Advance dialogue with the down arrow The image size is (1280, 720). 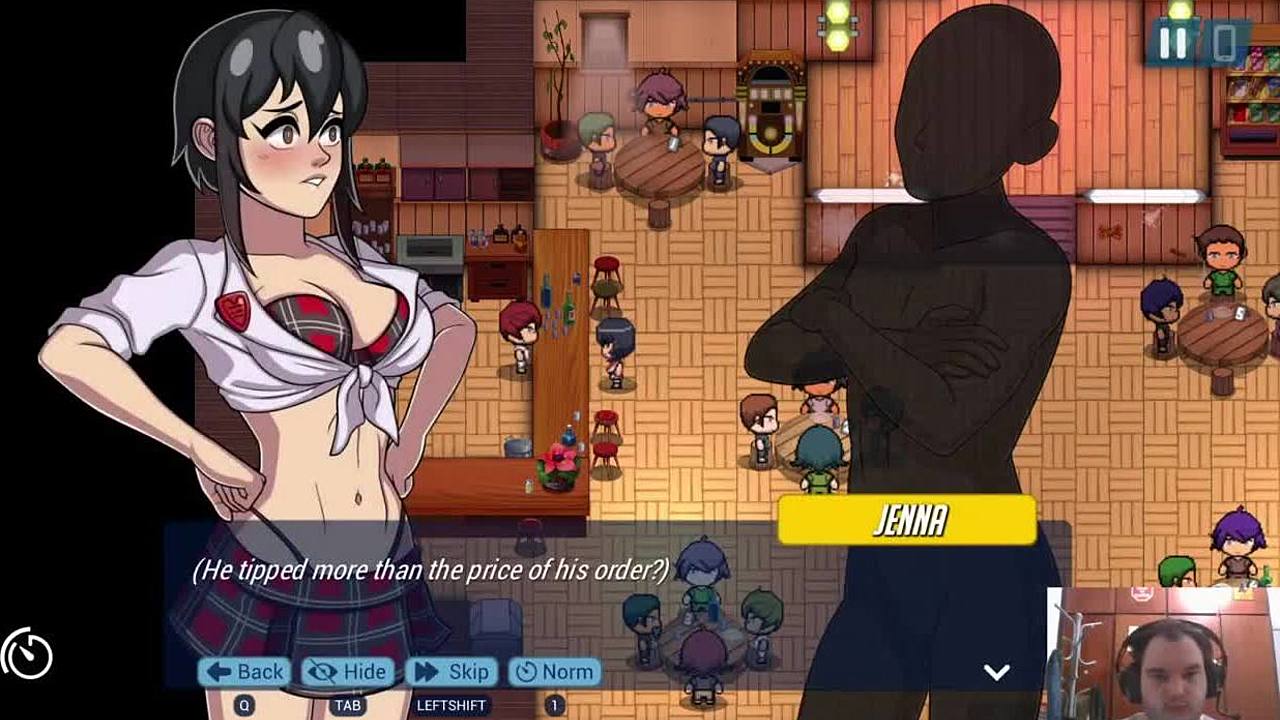(x=996, y=672)
